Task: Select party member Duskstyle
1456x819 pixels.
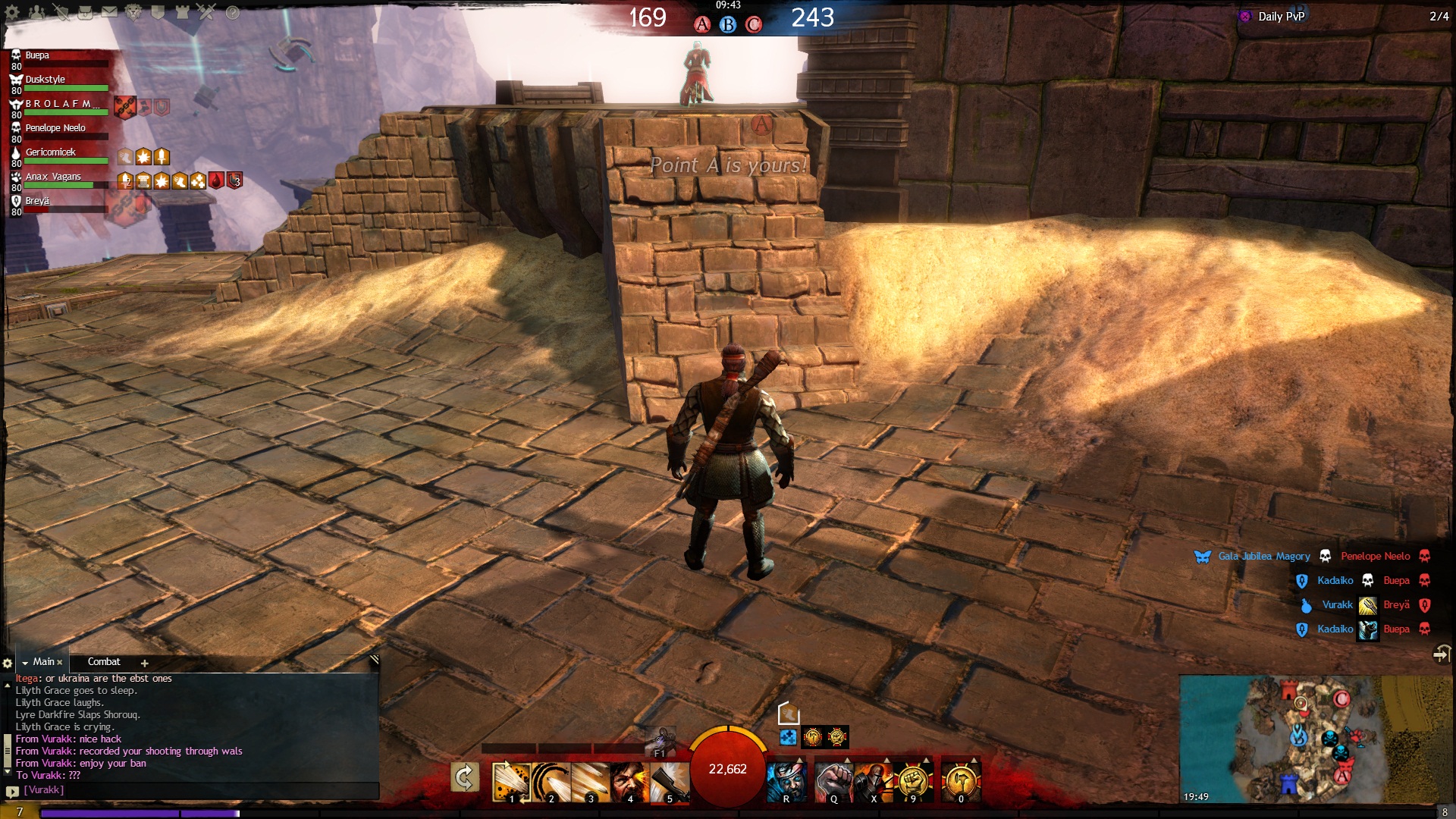Action: point(45,80)
